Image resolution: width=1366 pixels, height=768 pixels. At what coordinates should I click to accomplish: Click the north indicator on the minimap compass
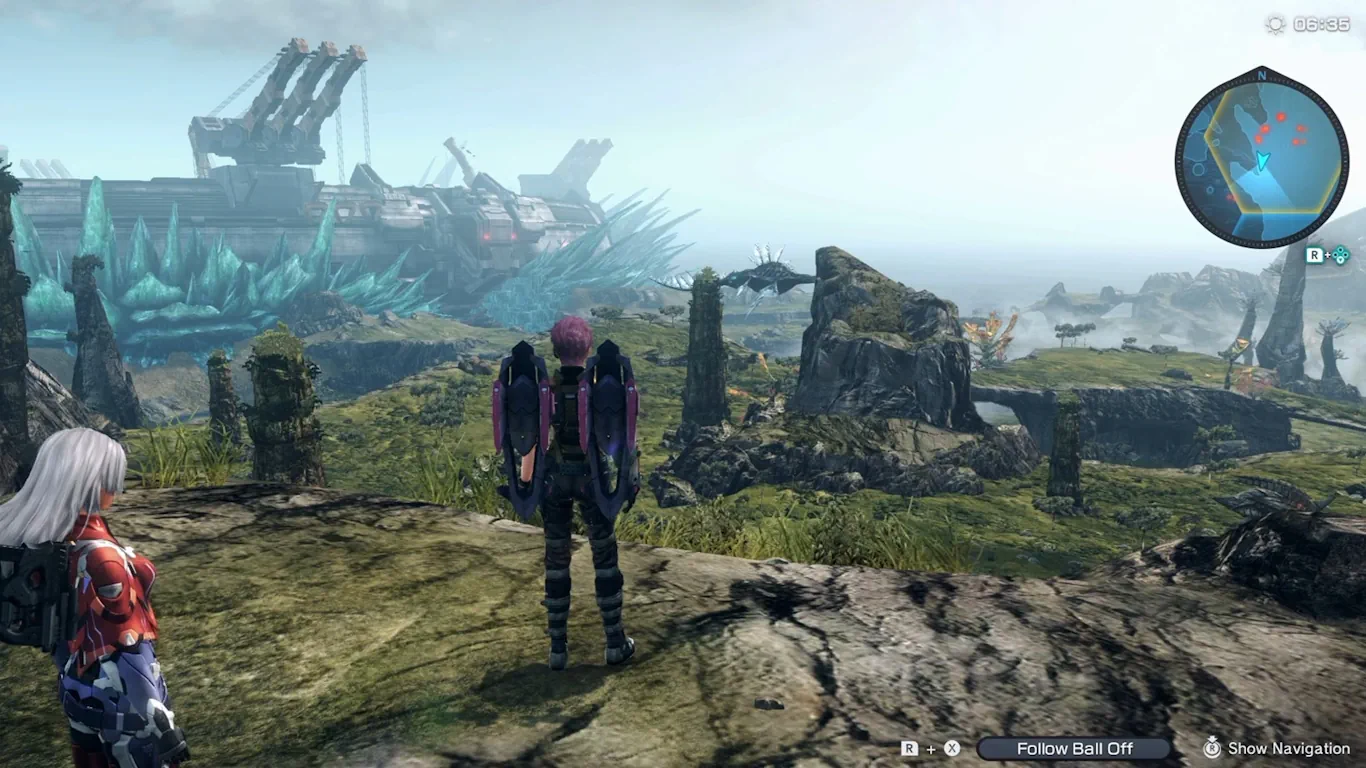[x=1263, y=76]
